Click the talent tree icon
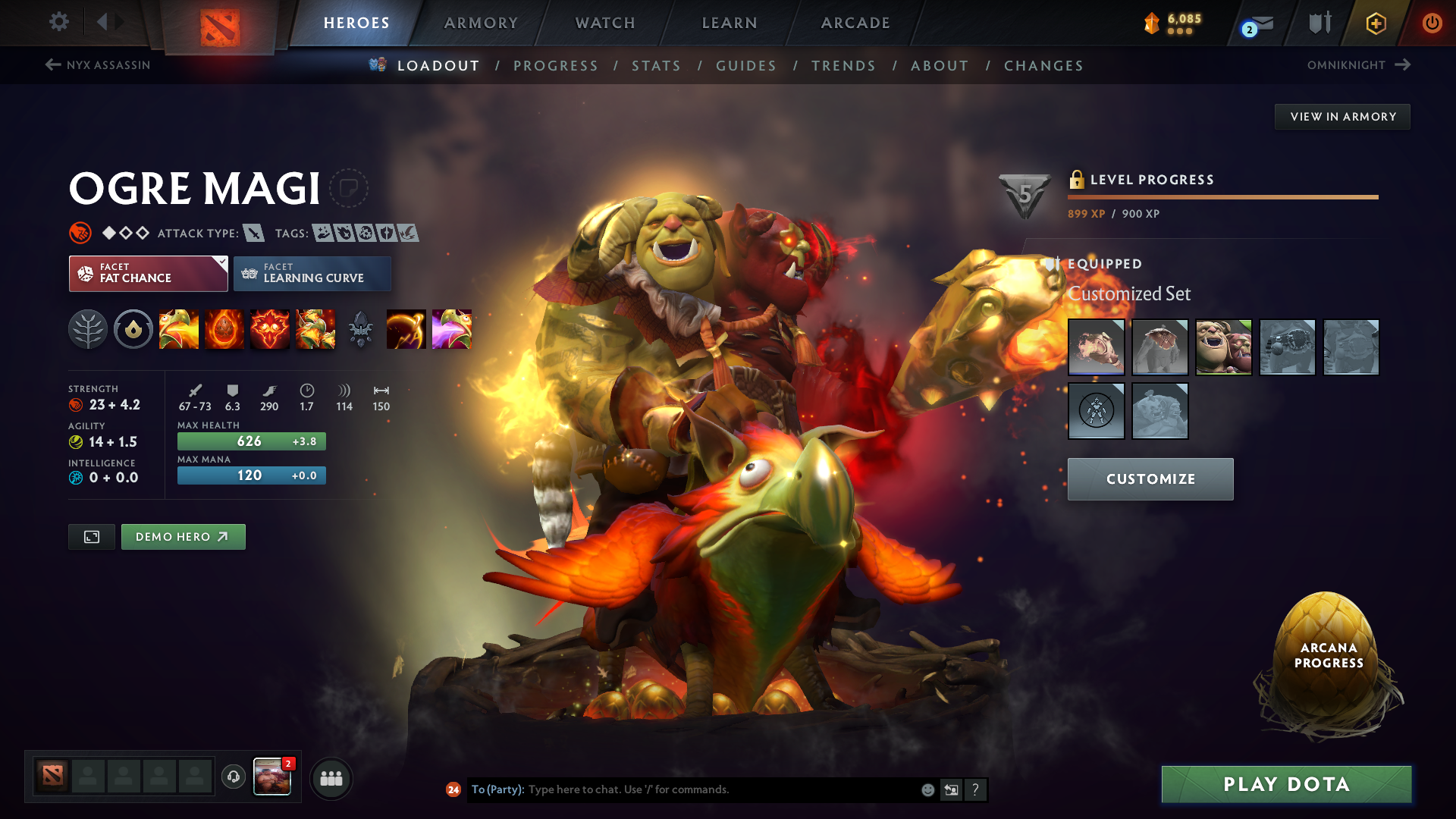The height and width of the screenshot is (819, 1456). point(88,329)
